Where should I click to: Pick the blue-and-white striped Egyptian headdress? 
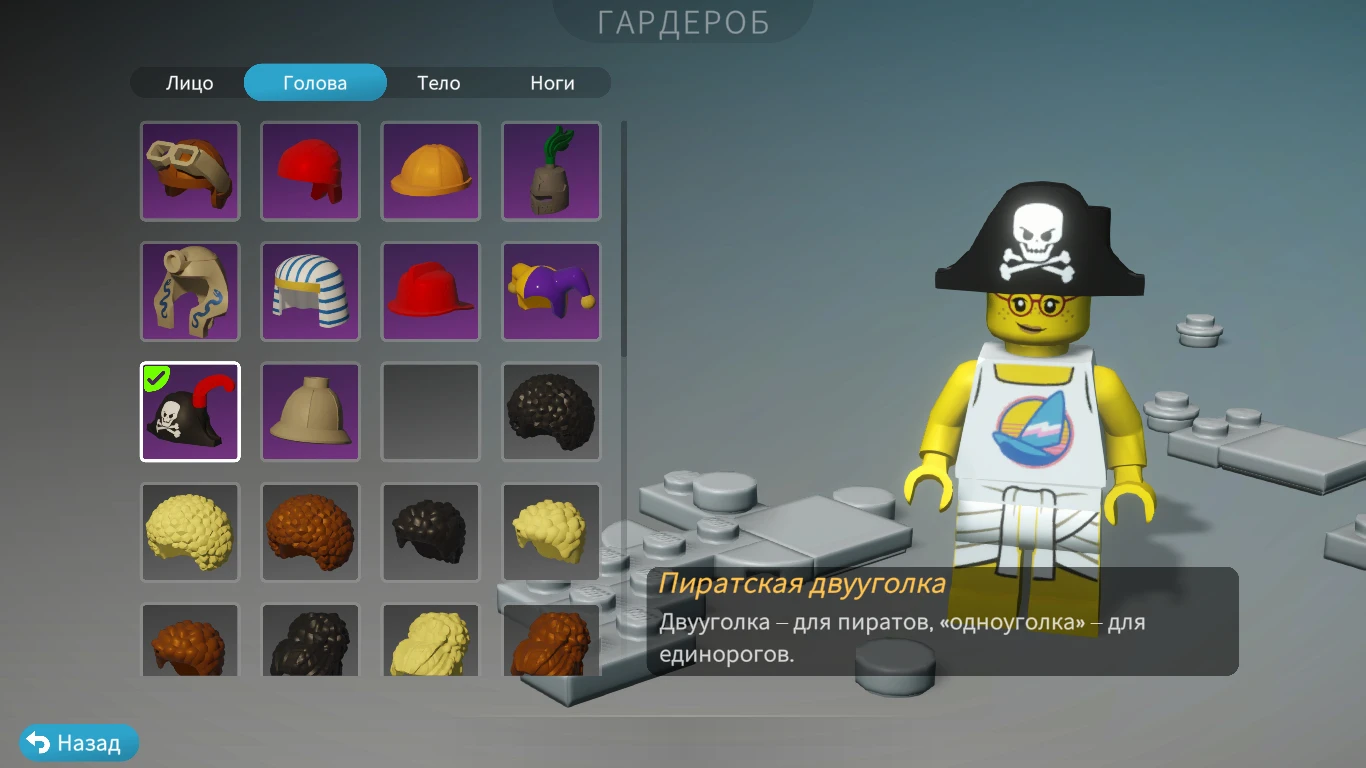tap(310, 292)
